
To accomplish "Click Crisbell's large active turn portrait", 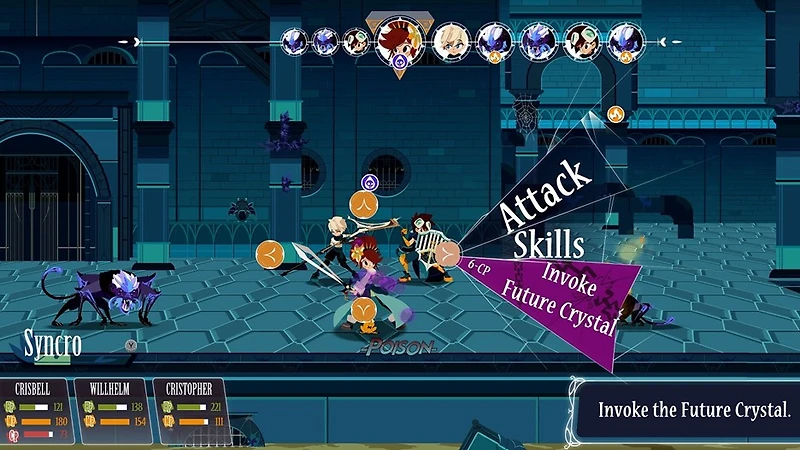I will point(399,41).
